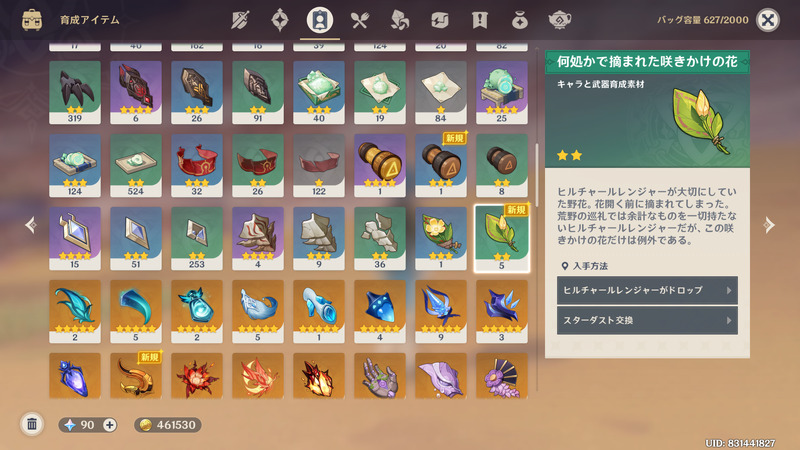This screenshot has width=800, height=450.
Task: Choose the stone fragment stack of 36
Action: (379, 239)
